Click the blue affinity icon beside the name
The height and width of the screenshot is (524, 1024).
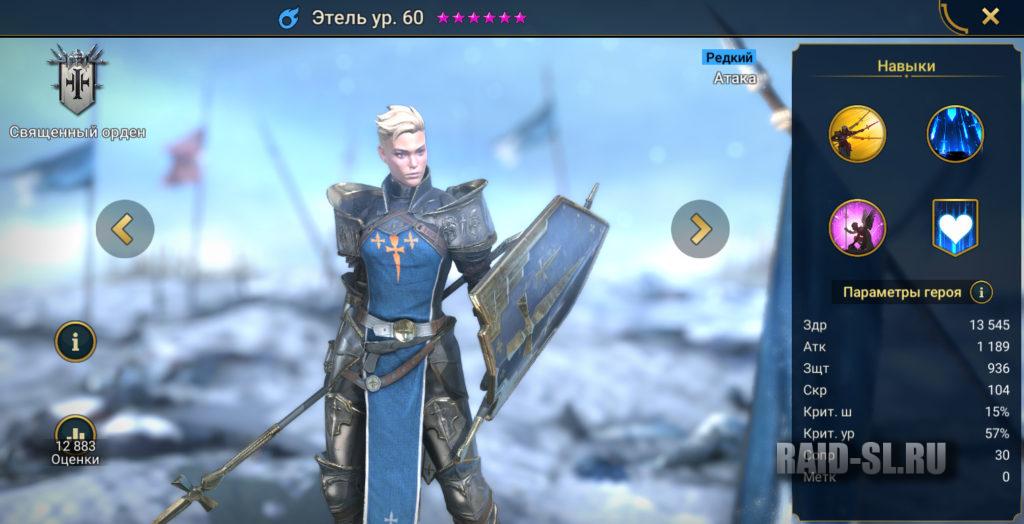tap(290, 18)
